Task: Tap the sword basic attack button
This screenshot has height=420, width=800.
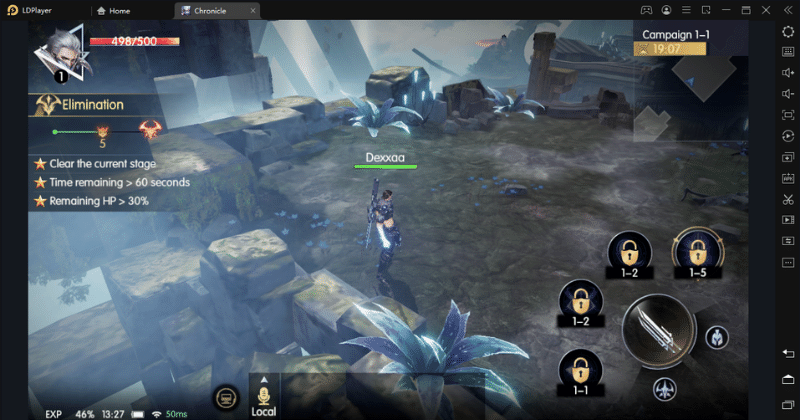Action: point(659,330)
